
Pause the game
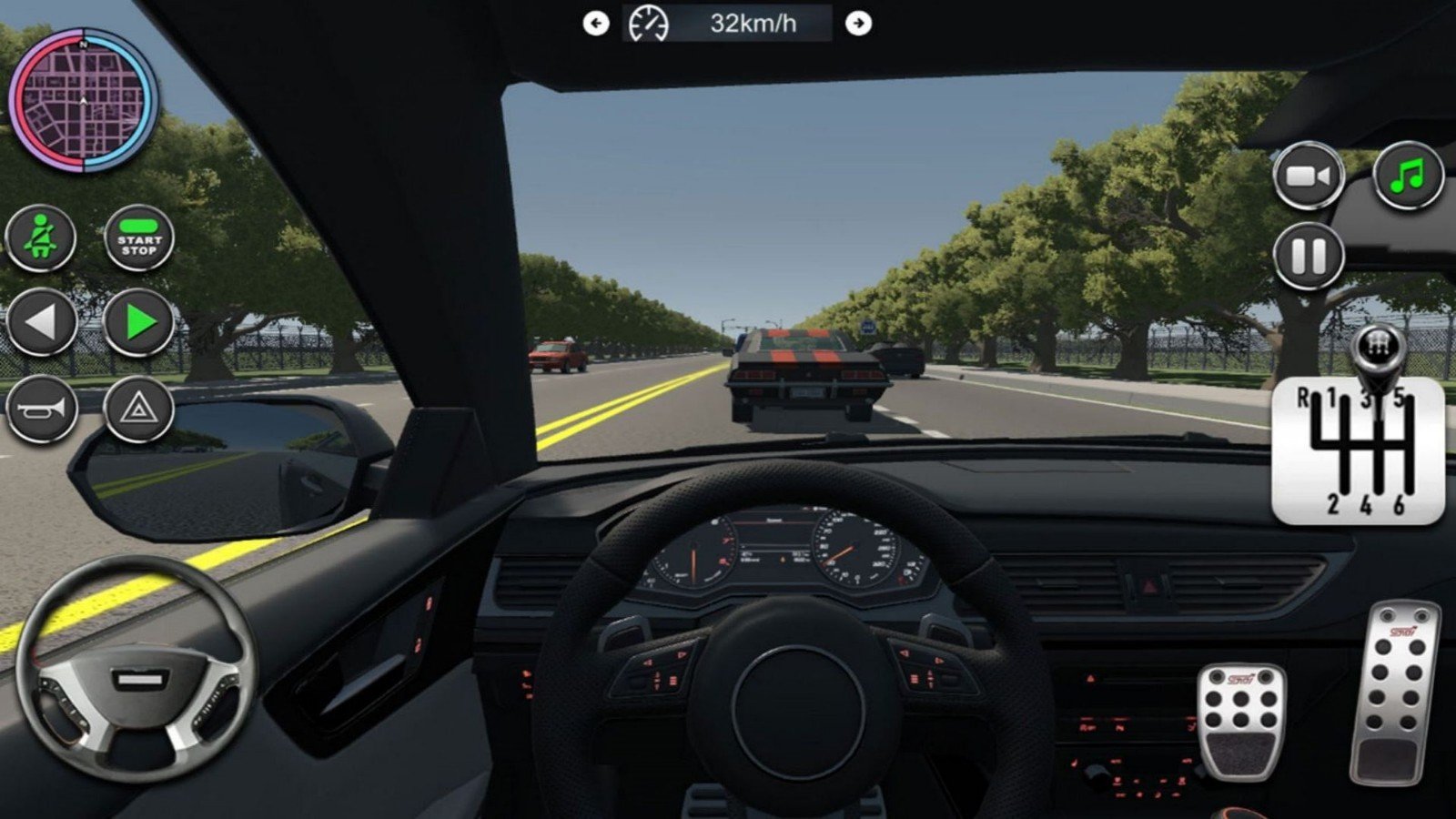coord(1309,256)
